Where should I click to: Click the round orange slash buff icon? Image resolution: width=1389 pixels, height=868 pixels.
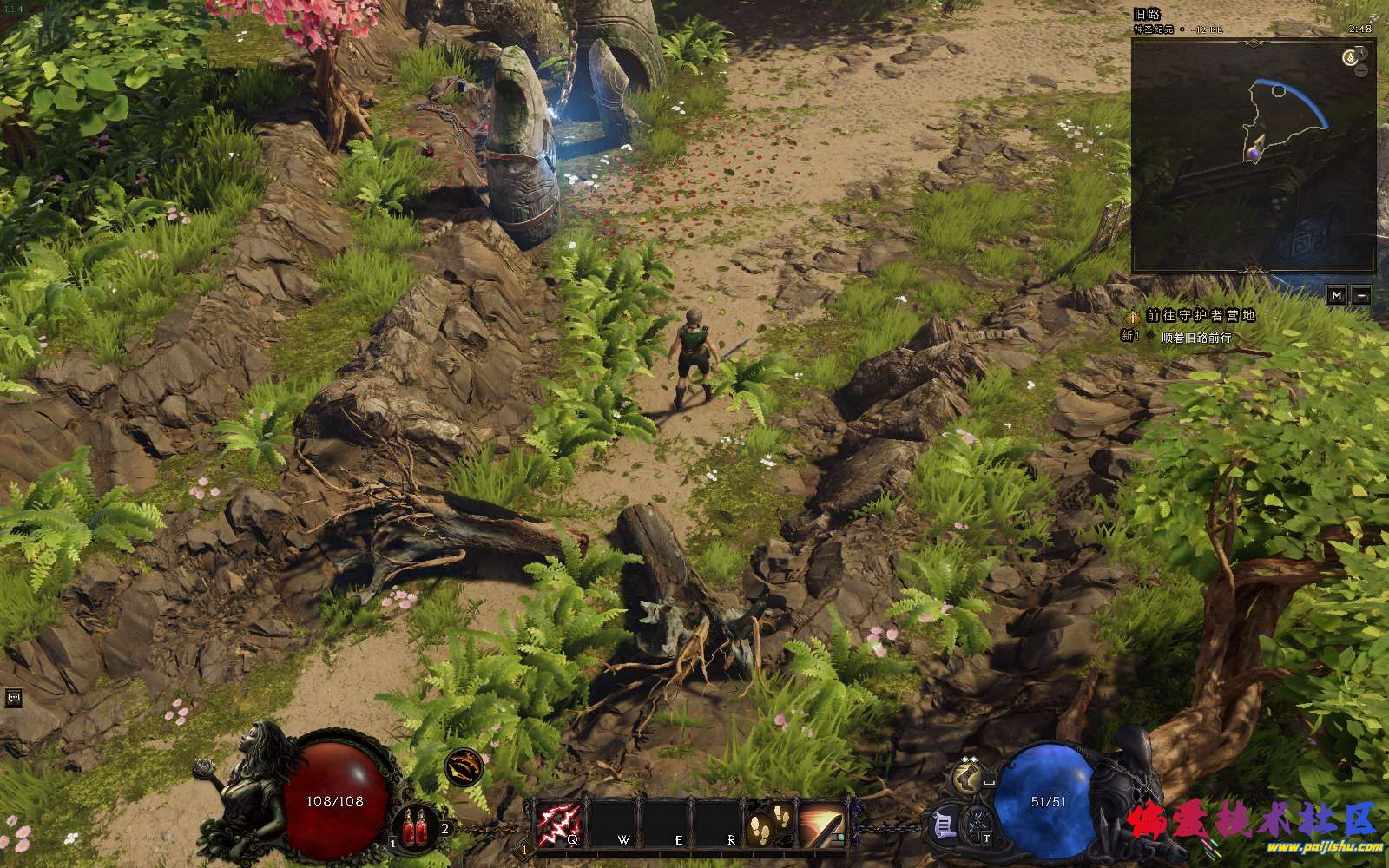coord(464,766)
